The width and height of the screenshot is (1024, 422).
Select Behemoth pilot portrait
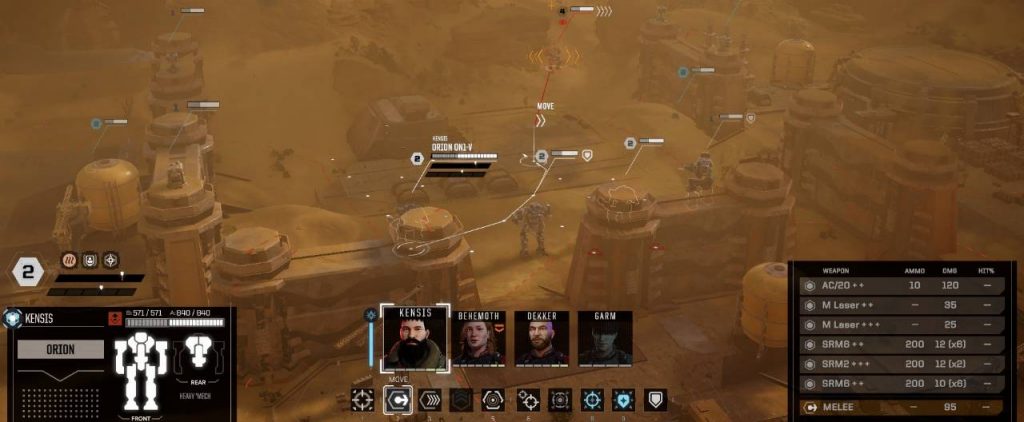click(478, 340)
